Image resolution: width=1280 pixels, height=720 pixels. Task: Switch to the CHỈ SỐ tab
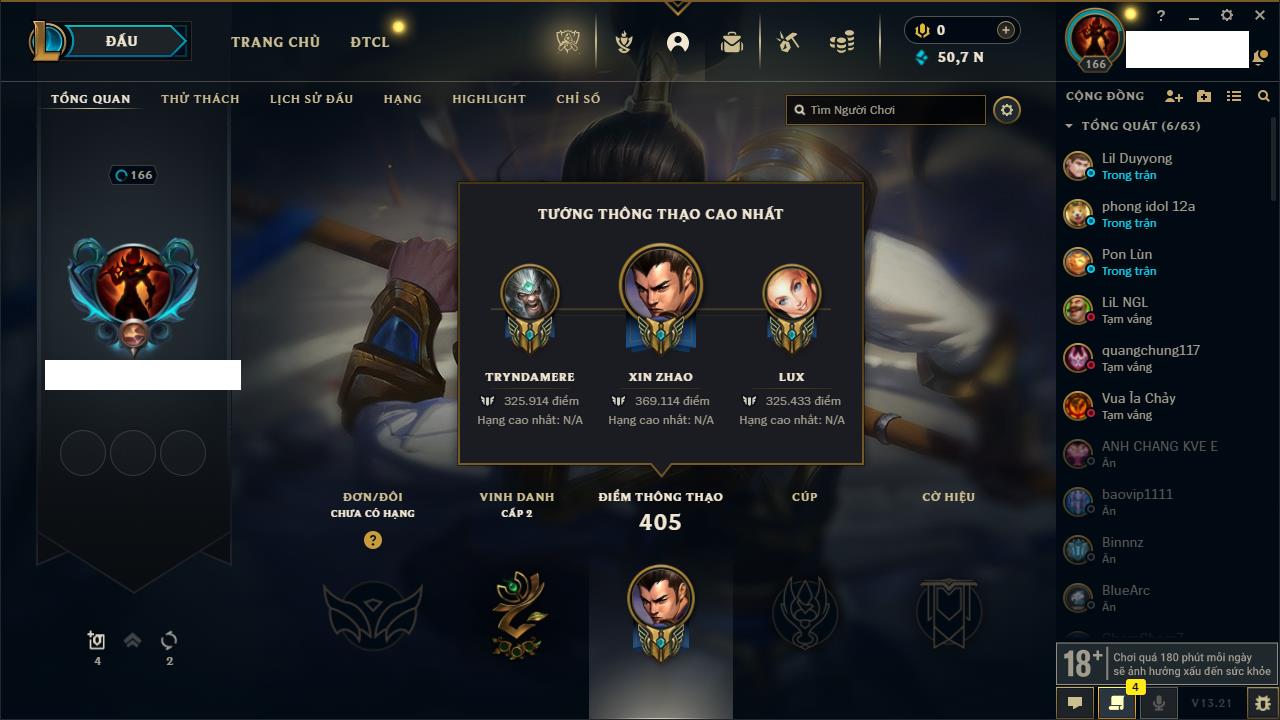(578, 99)
